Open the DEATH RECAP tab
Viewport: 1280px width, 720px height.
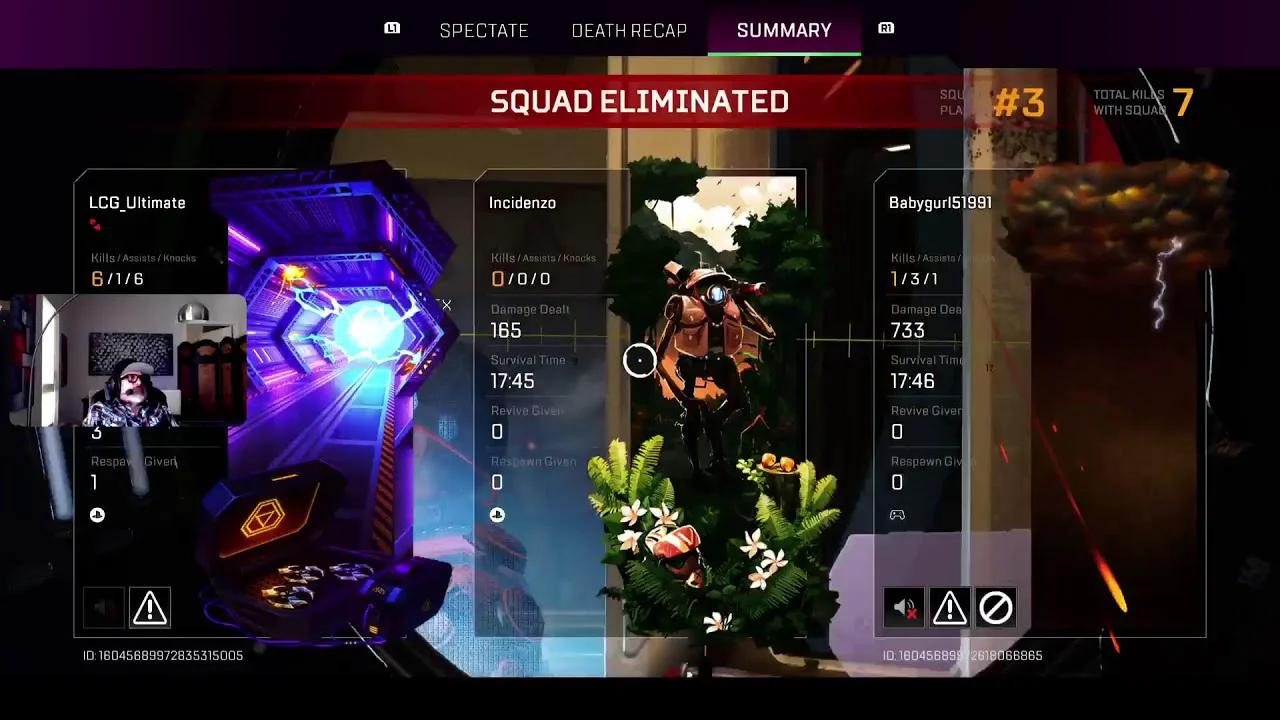(629, 30)
